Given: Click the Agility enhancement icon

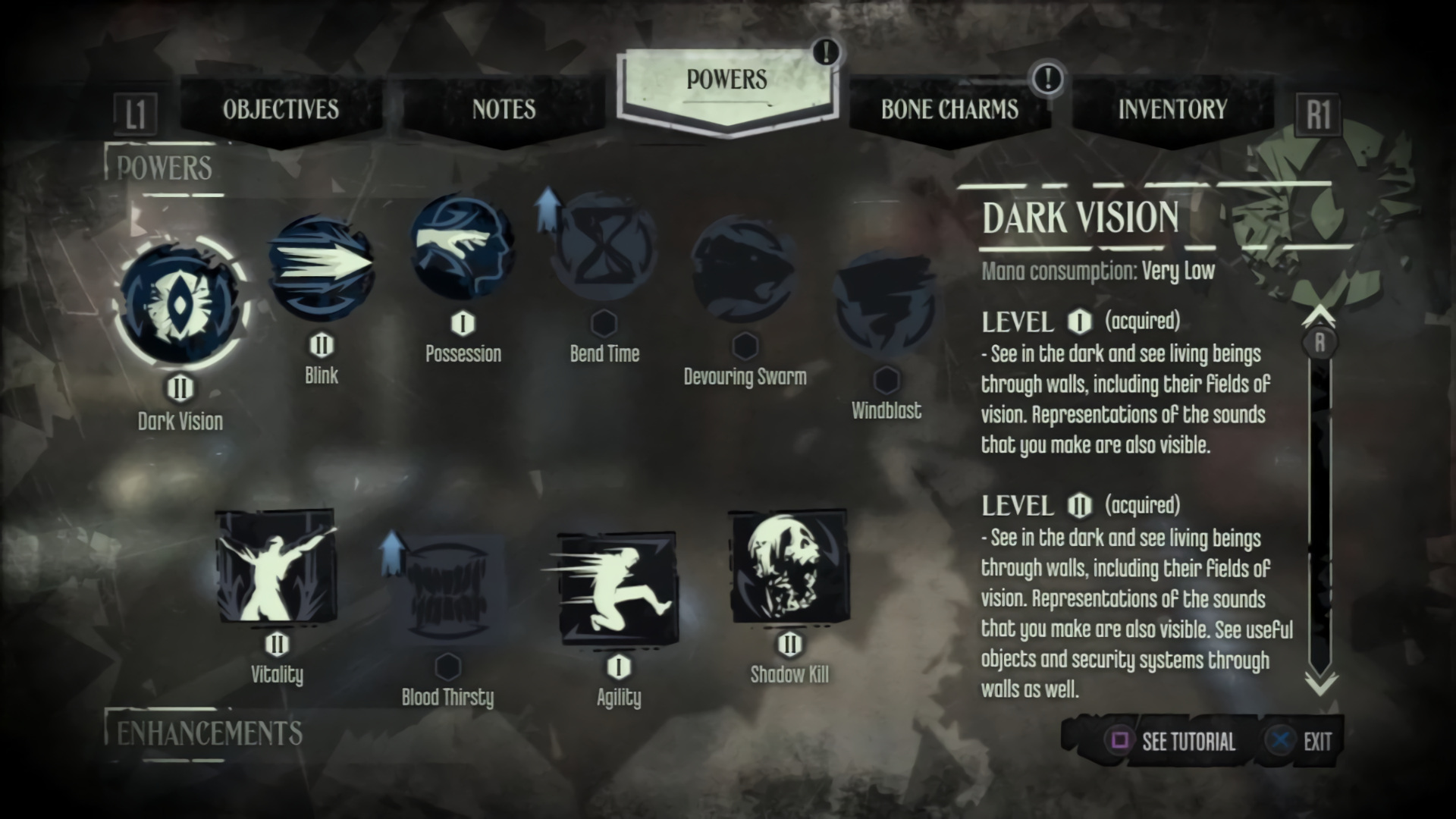Looking at the screenshot, I should click(618, 587).
